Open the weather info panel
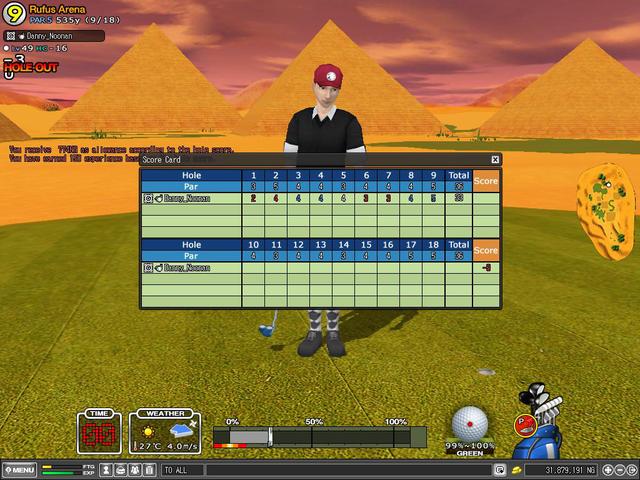Screen dimensions: 640x480 pyautogui.click(x=166, y=433)
